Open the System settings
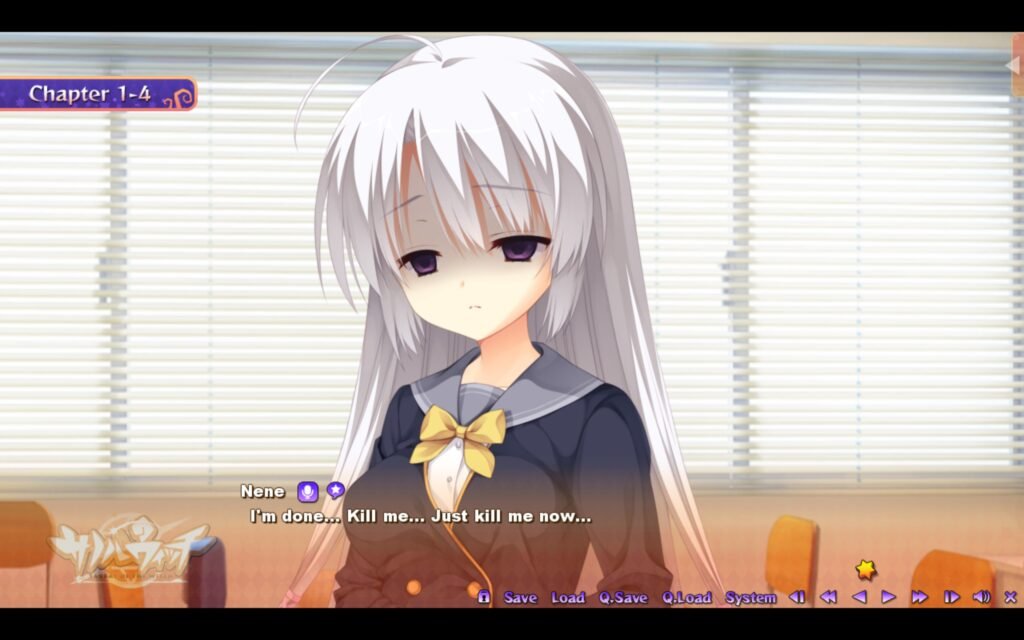This screenshot has height=640, width=1024. (750, 598)
